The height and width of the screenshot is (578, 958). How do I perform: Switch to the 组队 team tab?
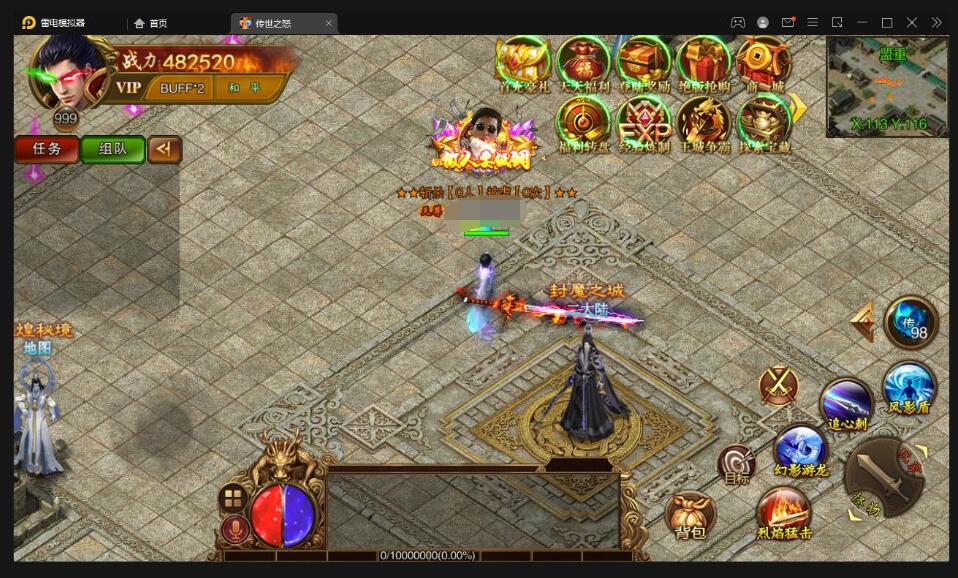pos(112,149)
